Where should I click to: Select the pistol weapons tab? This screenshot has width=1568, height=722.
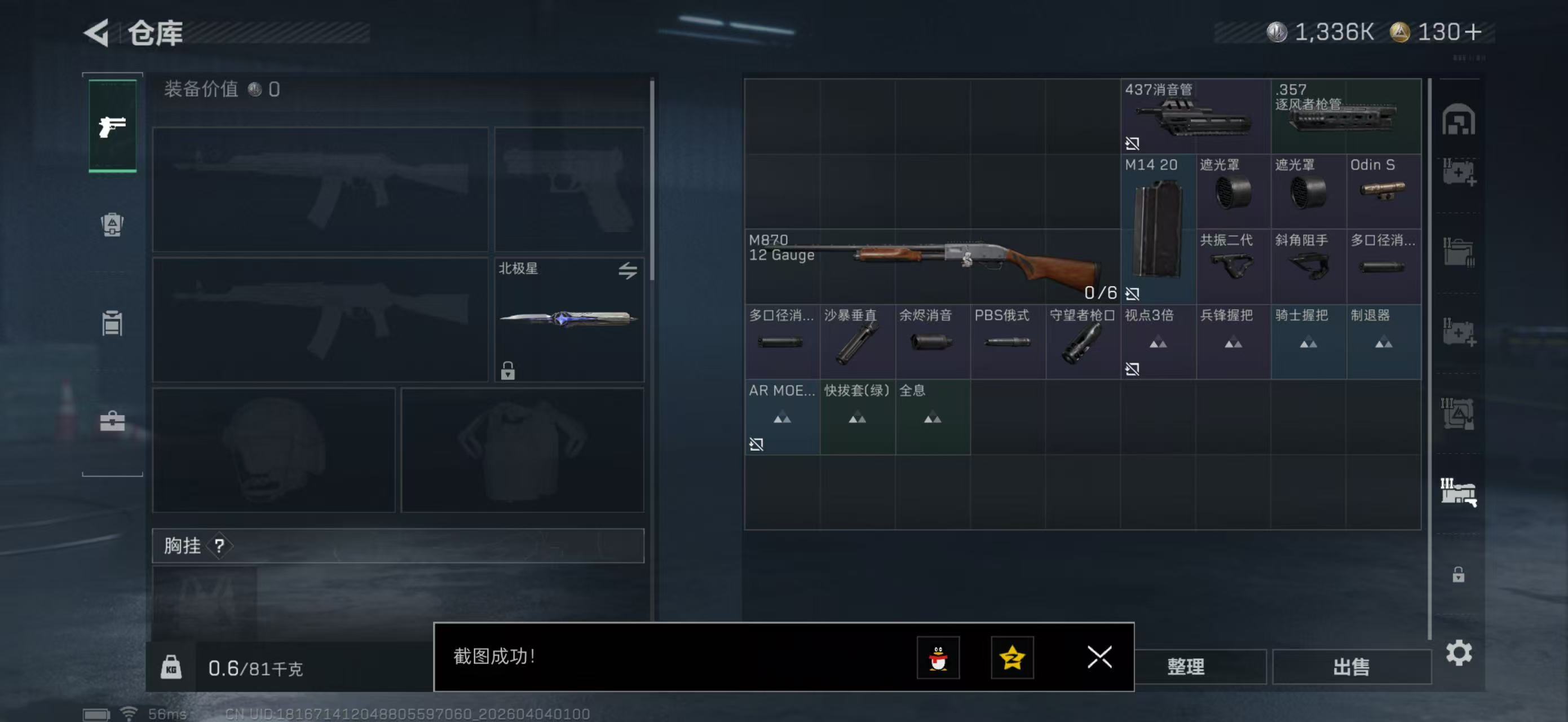(x=113, y=126)
